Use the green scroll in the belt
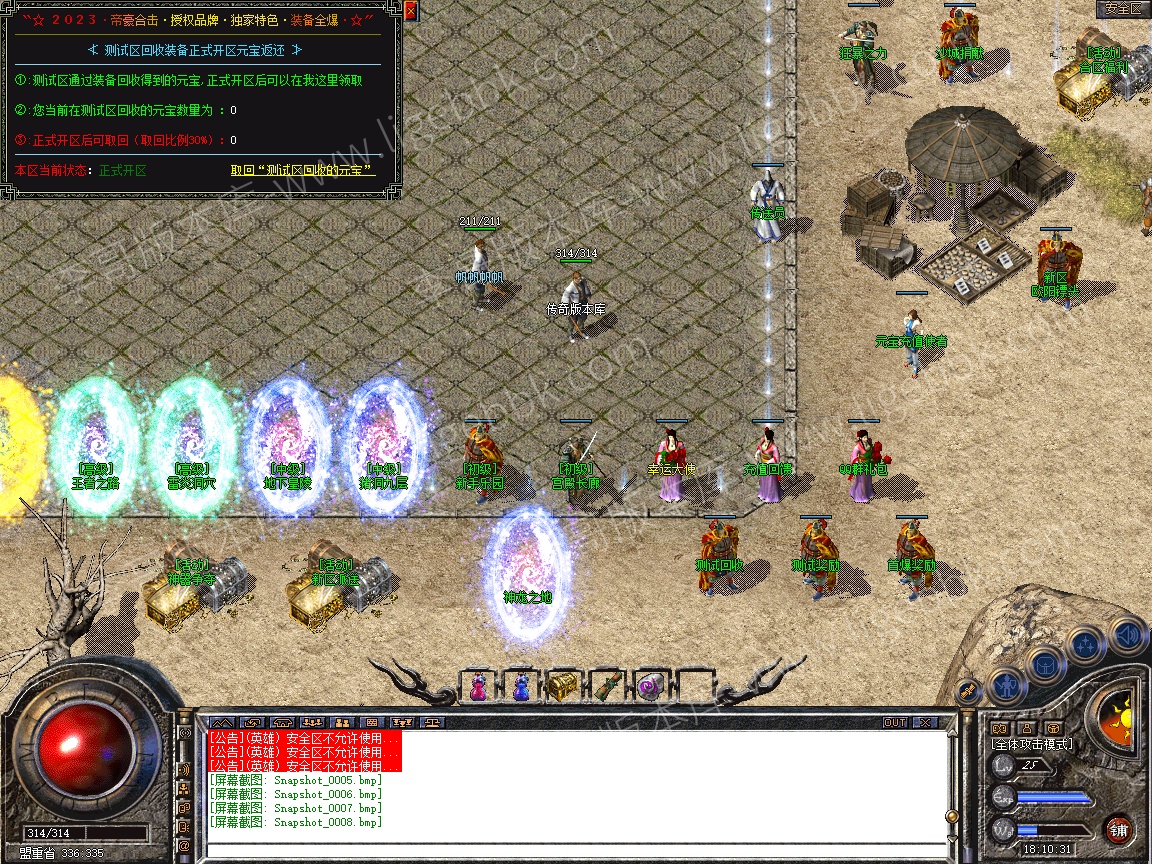Screen dimensions: 1152x864 606,687
